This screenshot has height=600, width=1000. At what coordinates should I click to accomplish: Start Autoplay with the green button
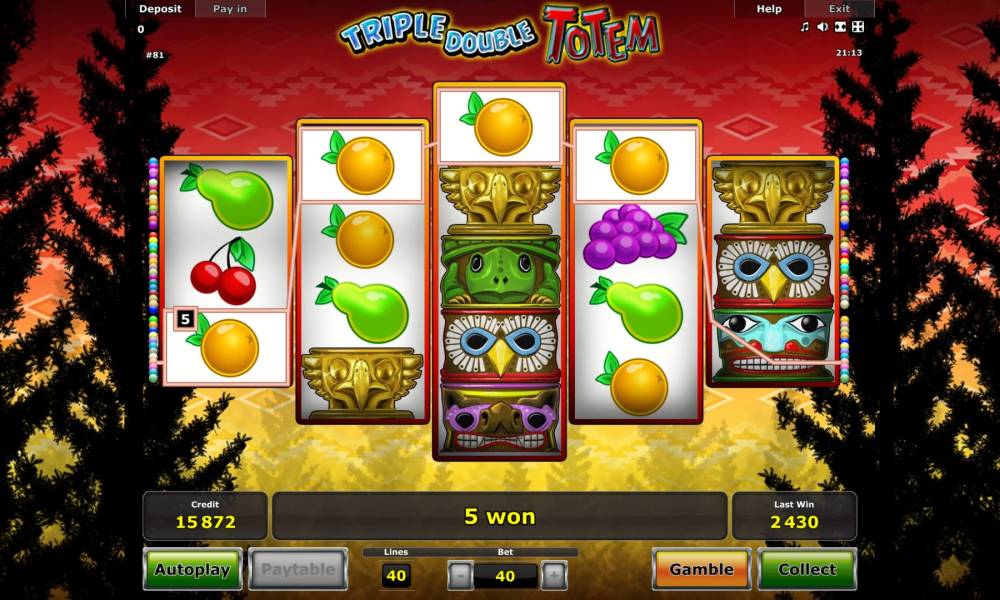192,570
